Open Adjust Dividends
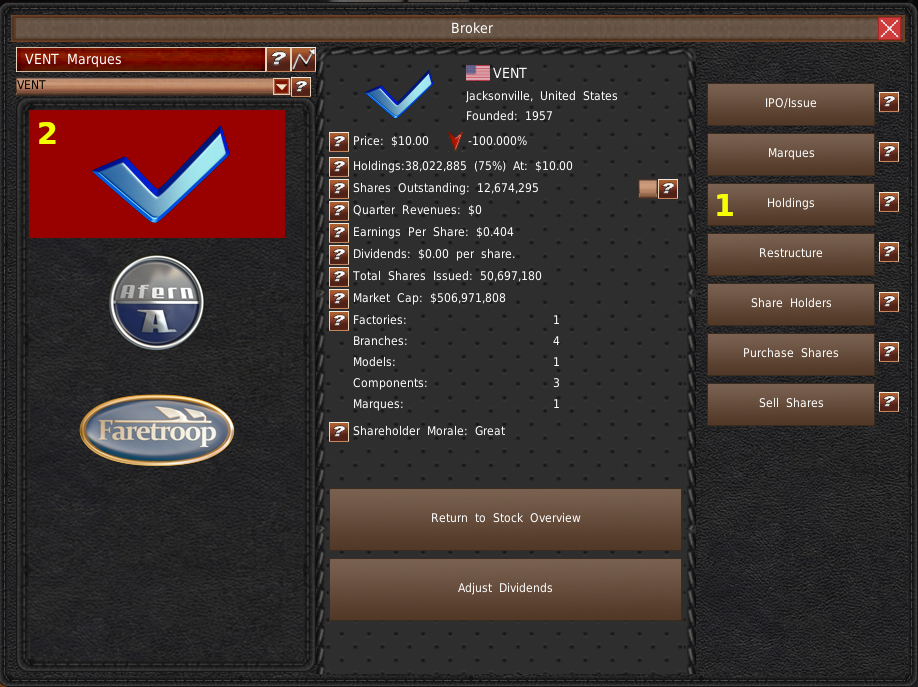The image size is (918, 687). pos(505,588)
